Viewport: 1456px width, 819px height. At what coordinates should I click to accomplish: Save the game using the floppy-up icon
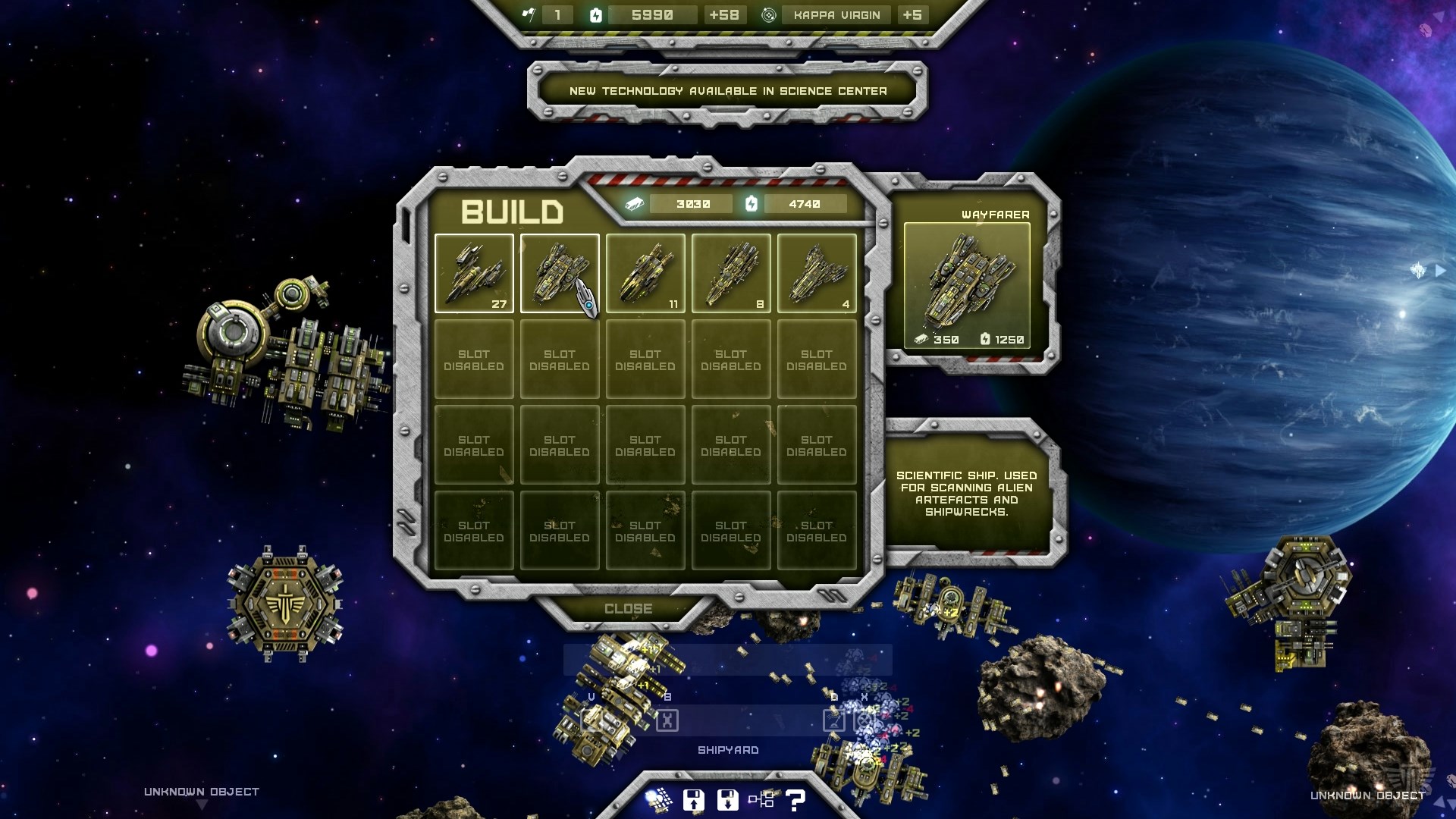(x=694, y=800)
